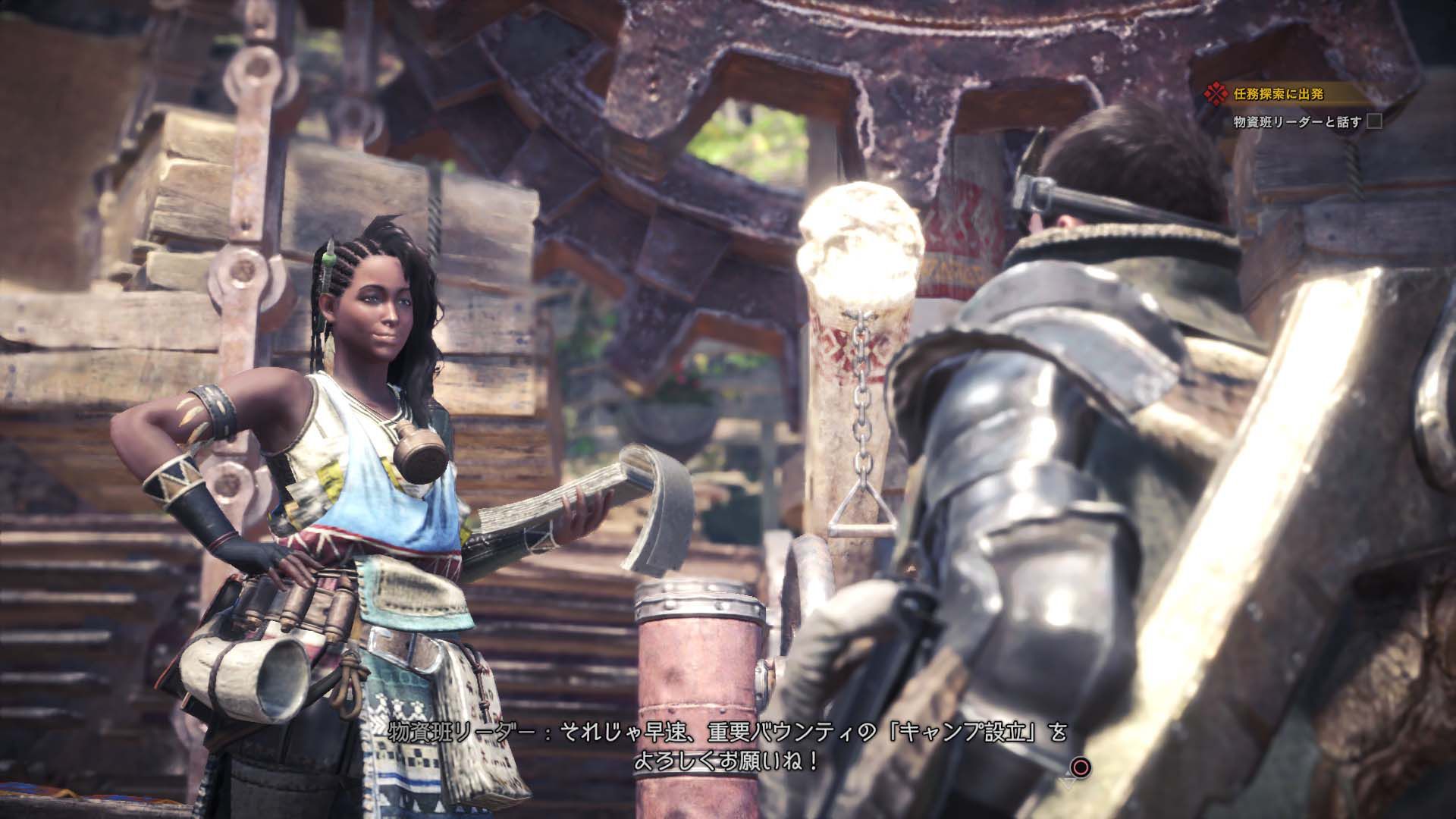
Task: Click the leader's feather hair ornament
Action: coord(329,258)
